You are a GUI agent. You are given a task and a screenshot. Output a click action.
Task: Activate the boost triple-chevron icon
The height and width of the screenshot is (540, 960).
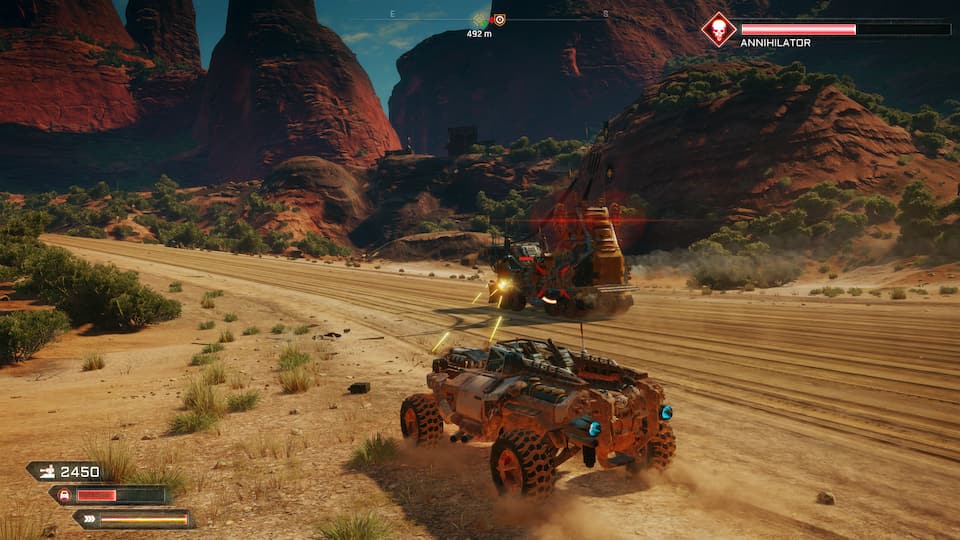pos(88,518)
